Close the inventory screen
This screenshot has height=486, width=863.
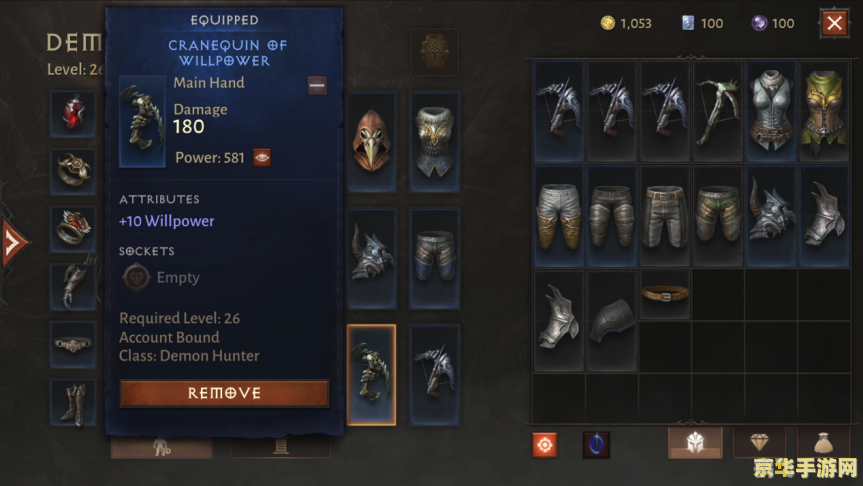833,23
